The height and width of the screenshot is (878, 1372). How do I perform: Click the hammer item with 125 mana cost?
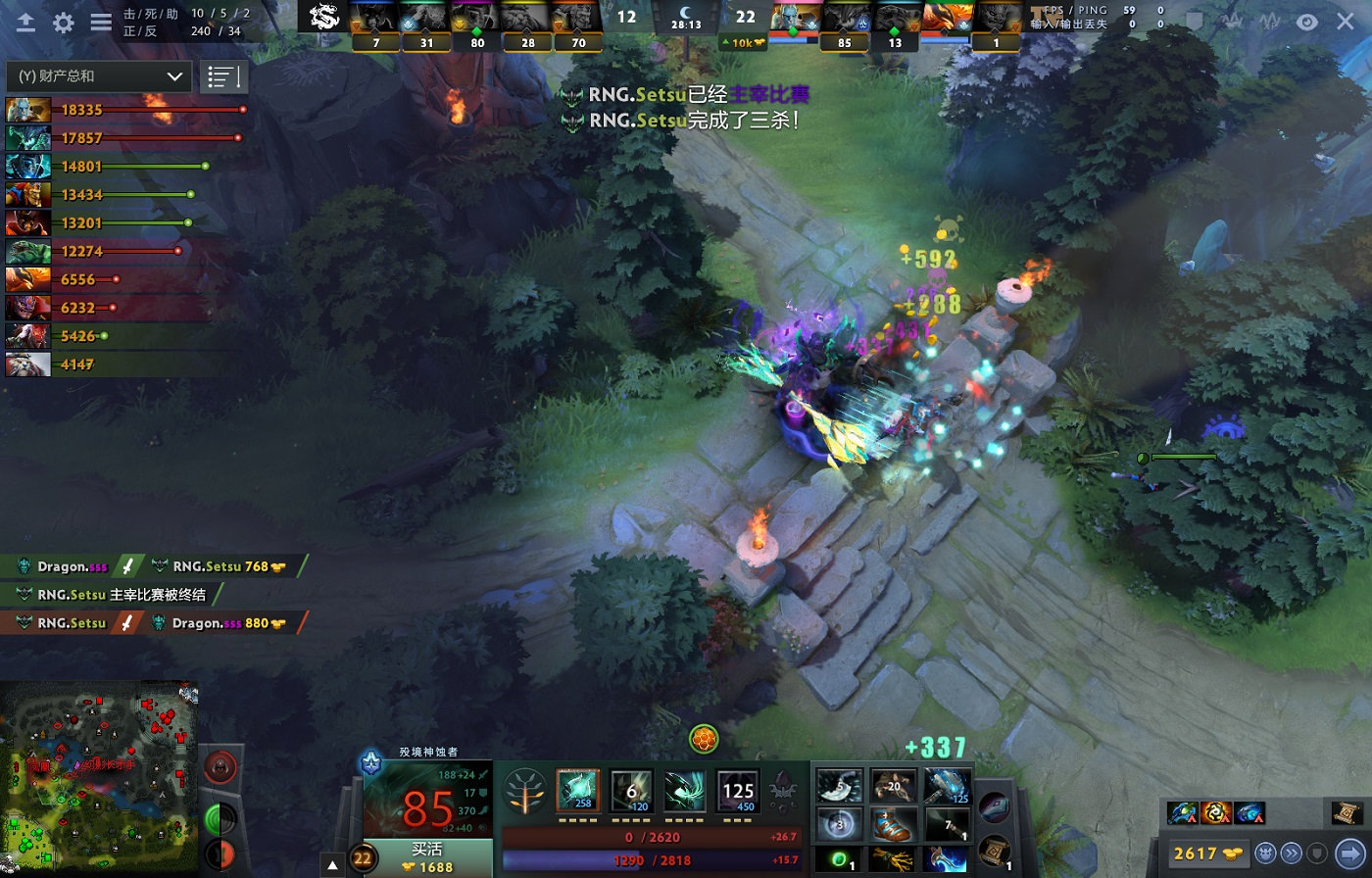click(x=947, y=786)
